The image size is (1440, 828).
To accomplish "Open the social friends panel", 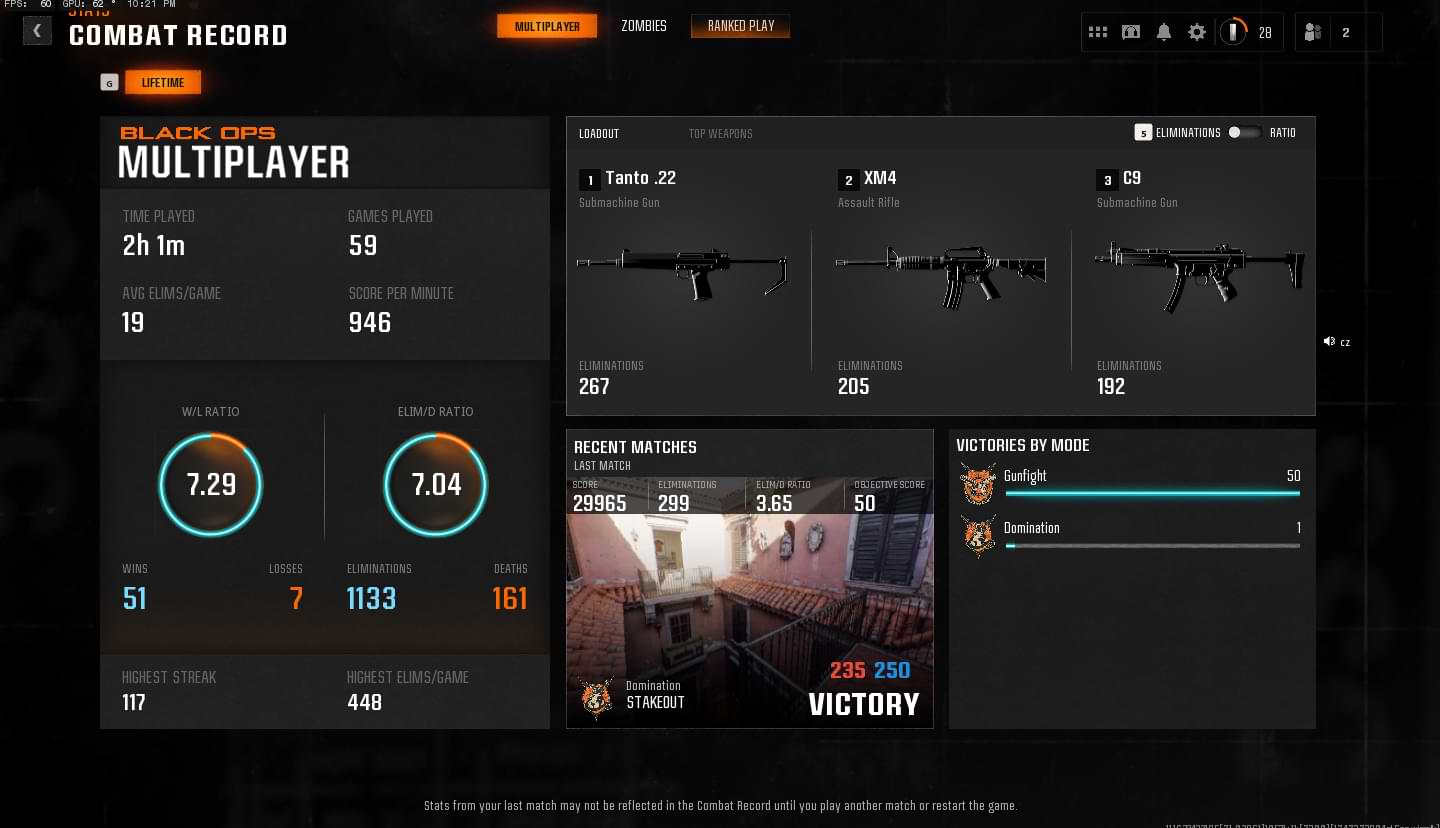I will (1314, 33).
